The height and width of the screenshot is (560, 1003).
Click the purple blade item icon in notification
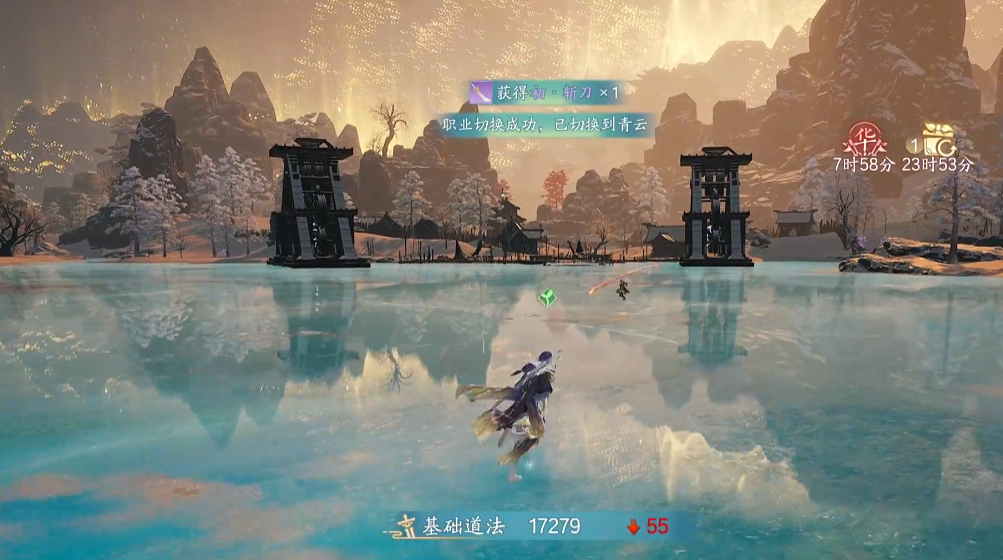[482, 93]
